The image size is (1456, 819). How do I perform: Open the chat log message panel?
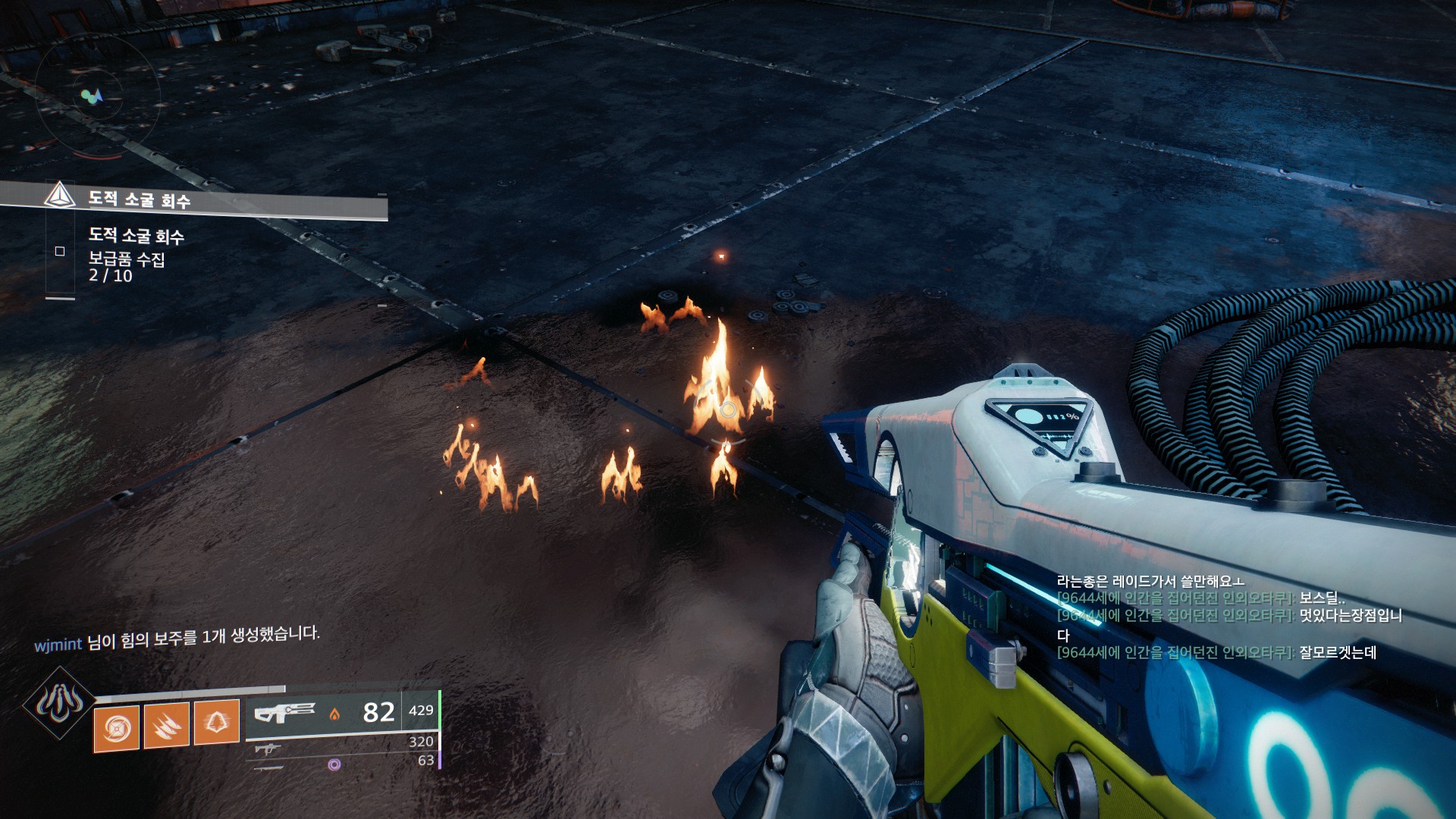1228,617
